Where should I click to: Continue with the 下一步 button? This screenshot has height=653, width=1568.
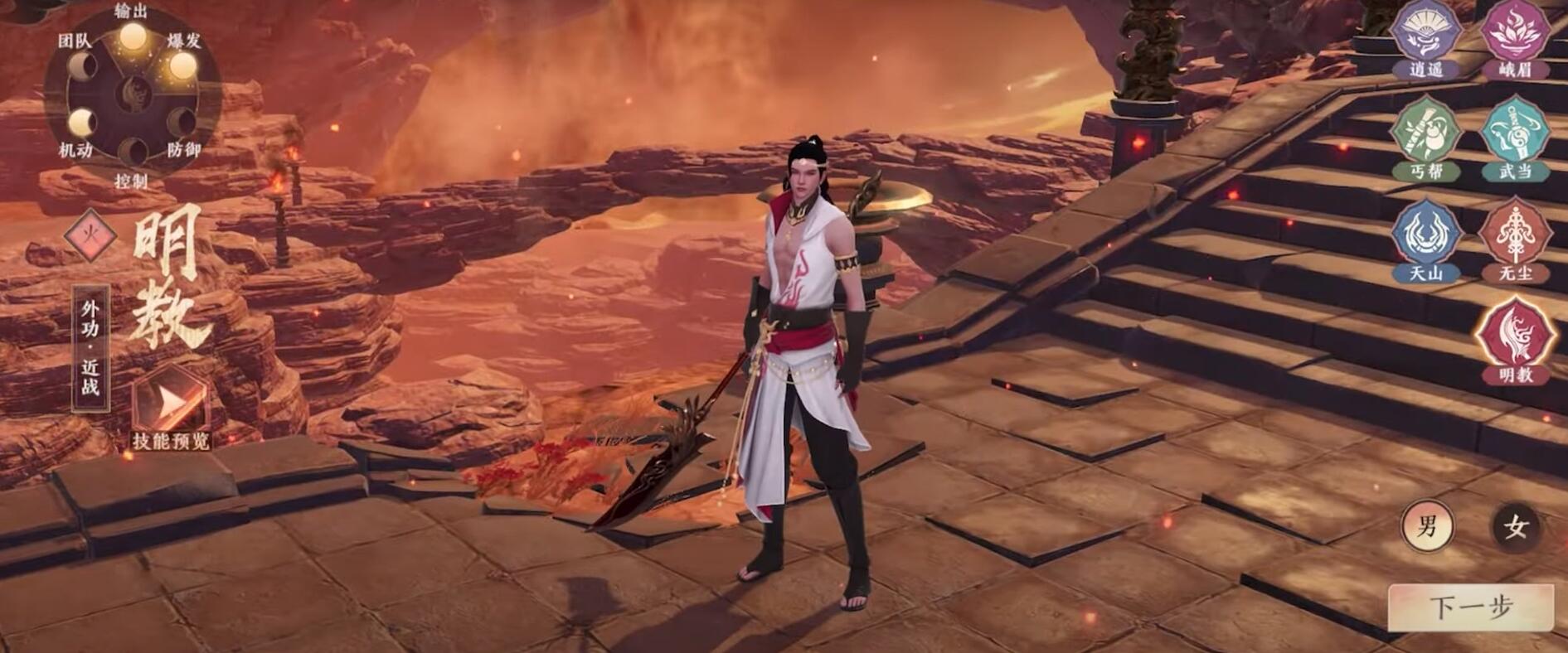click(x=1470, y=607)
